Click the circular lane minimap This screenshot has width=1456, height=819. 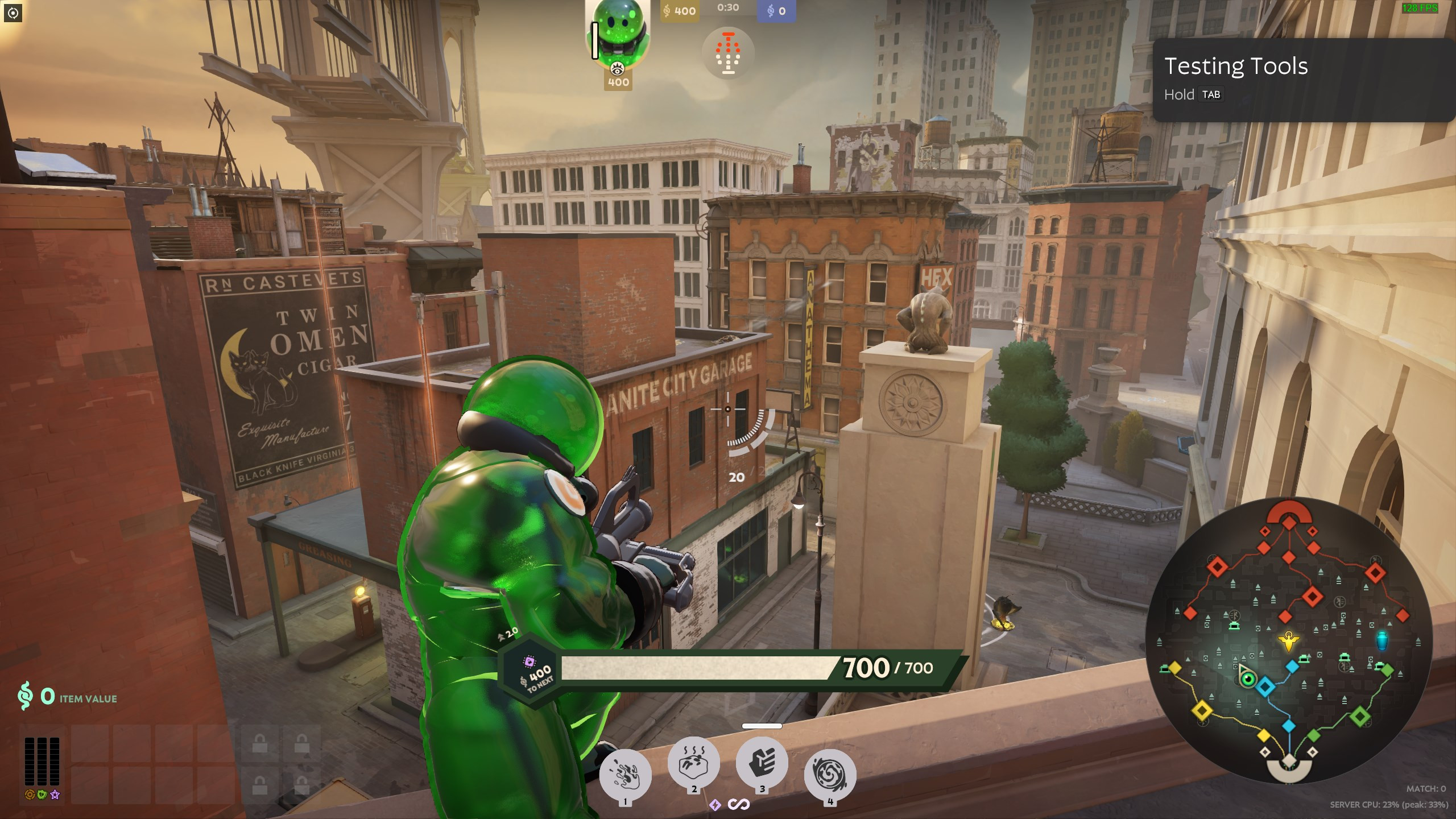point(1289,640)
